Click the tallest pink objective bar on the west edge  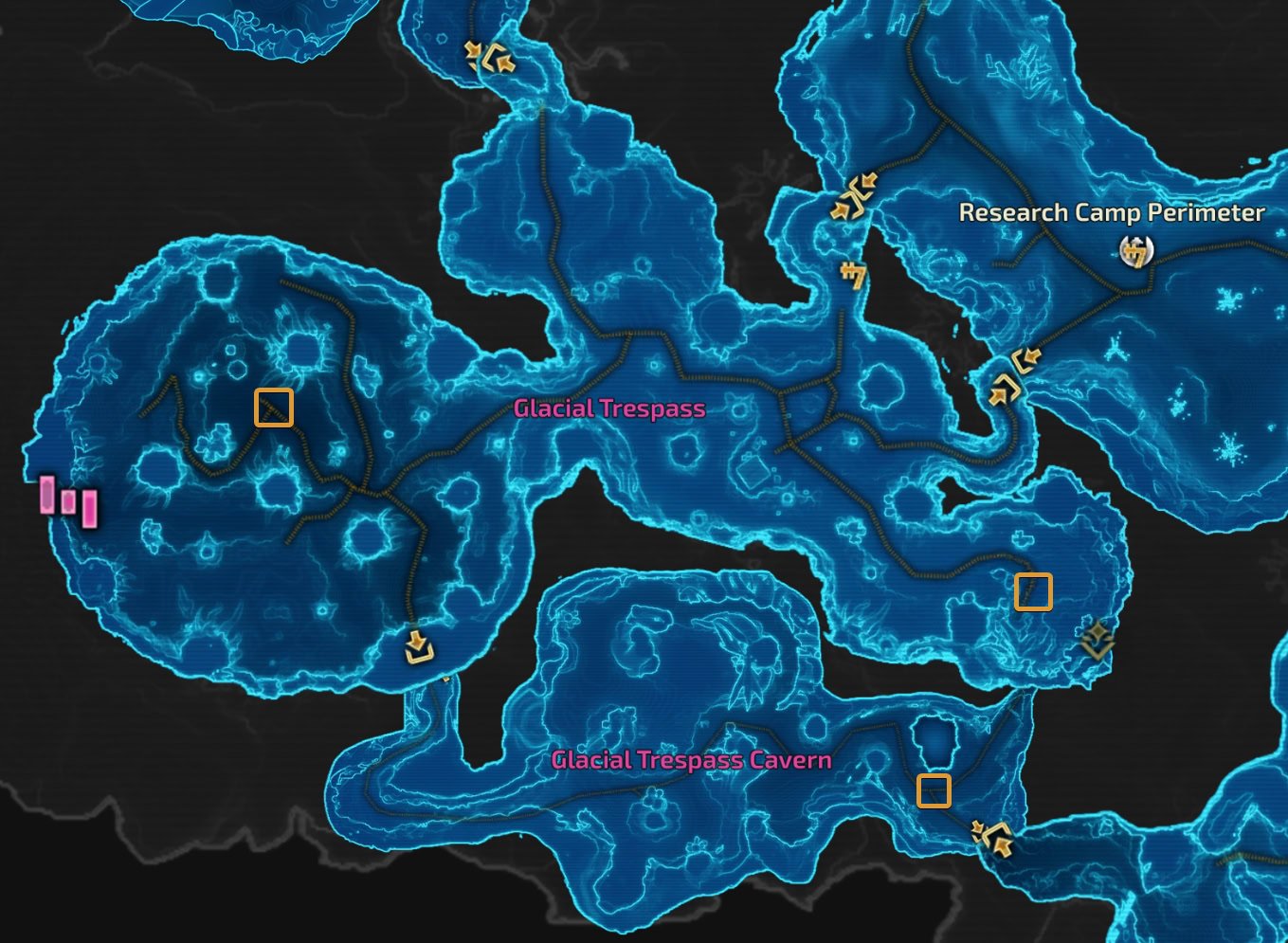45,495
